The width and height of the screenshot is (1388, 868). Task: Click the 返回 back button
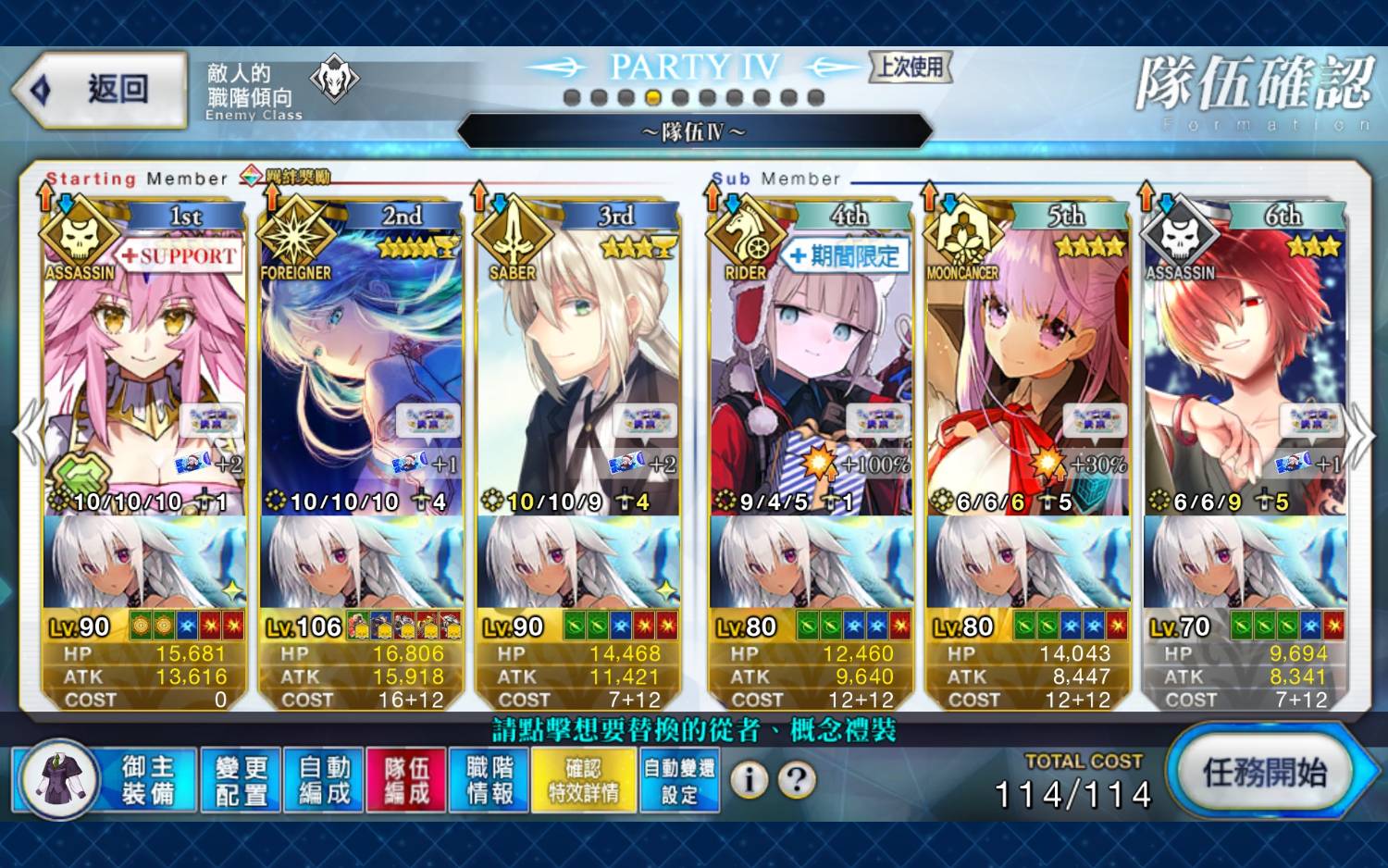102,90
